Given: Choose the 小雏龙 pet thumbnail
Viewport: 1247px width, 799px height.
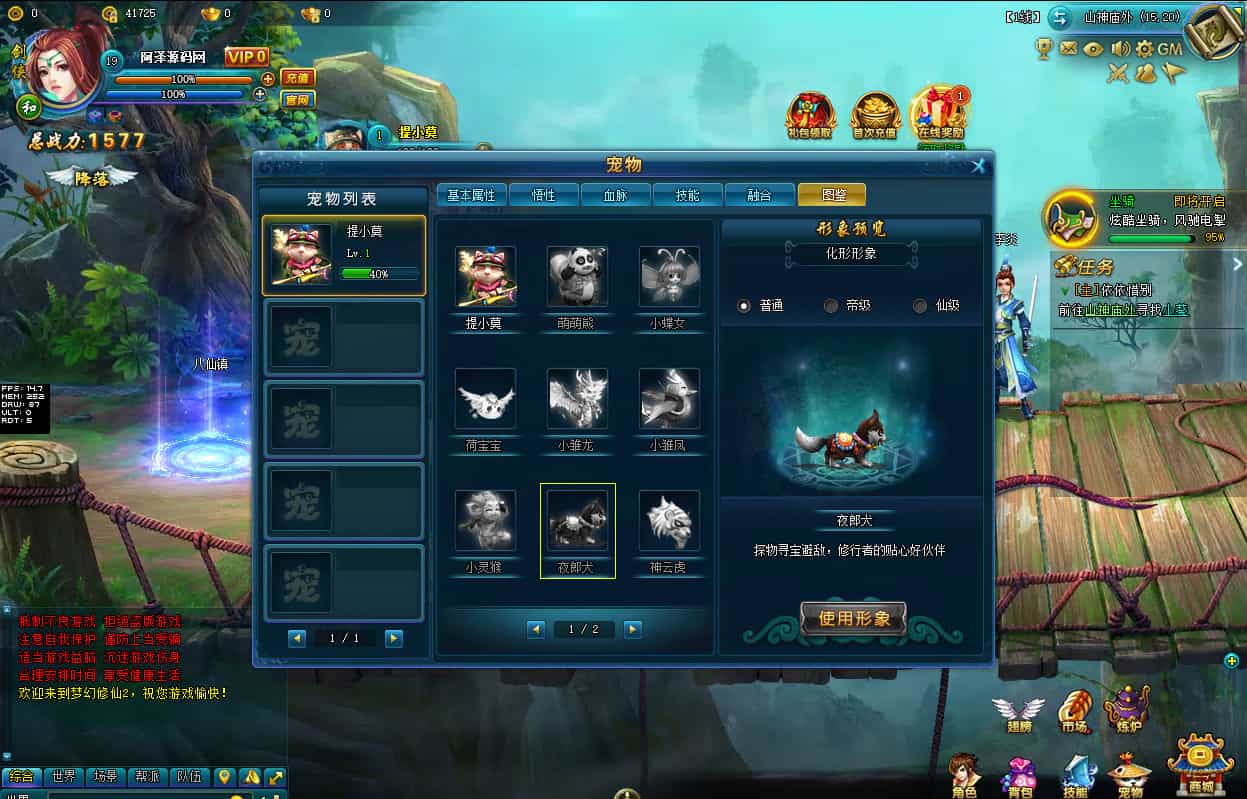Looking at the screenshot, I should (577, 399).
